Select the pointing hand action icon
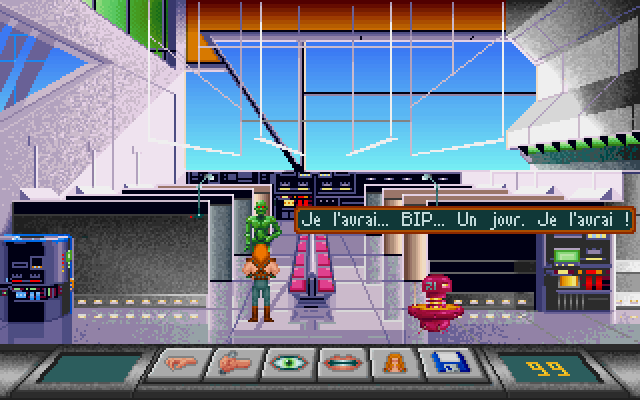The image size is (640, 400). coord(174,366)
